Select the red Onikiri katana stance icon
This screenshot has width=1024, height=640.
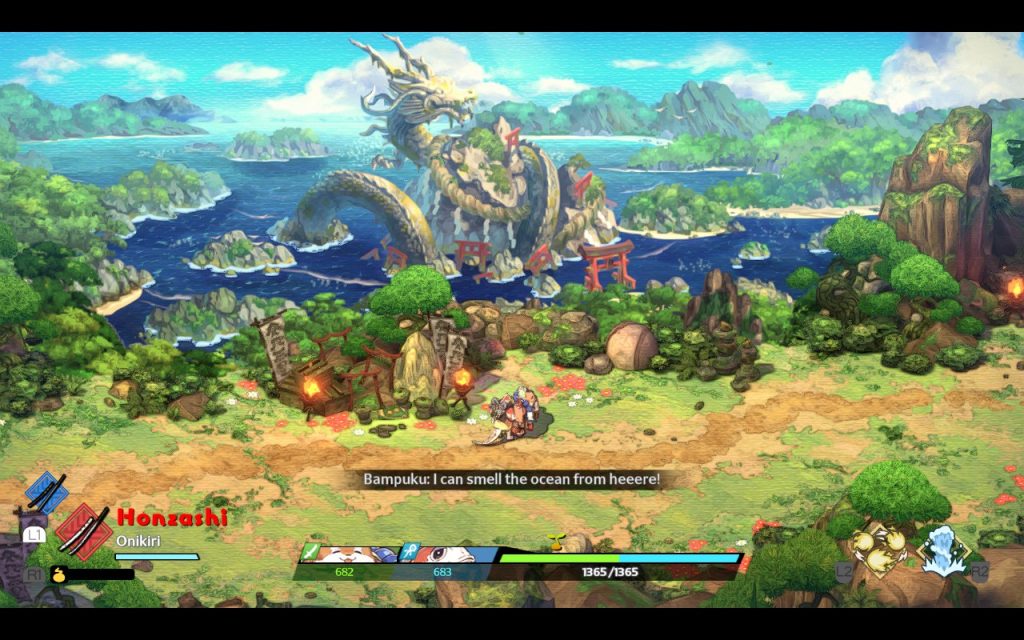click(84, 529)
